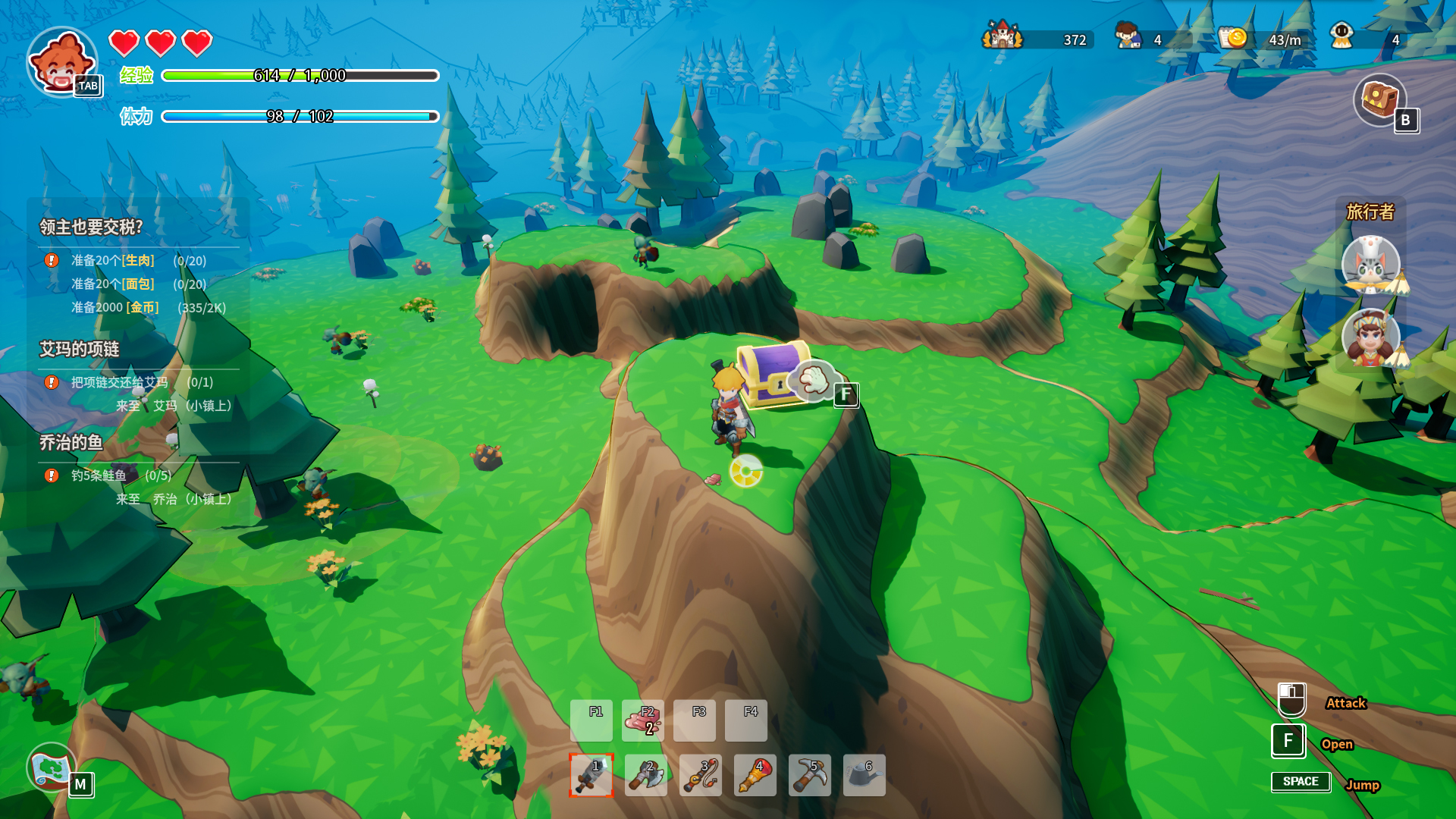Image resolution: width=1456 pixels, height=819 pixels.
Task: Open the backpack inventory
Action: tap(1379, 99)
